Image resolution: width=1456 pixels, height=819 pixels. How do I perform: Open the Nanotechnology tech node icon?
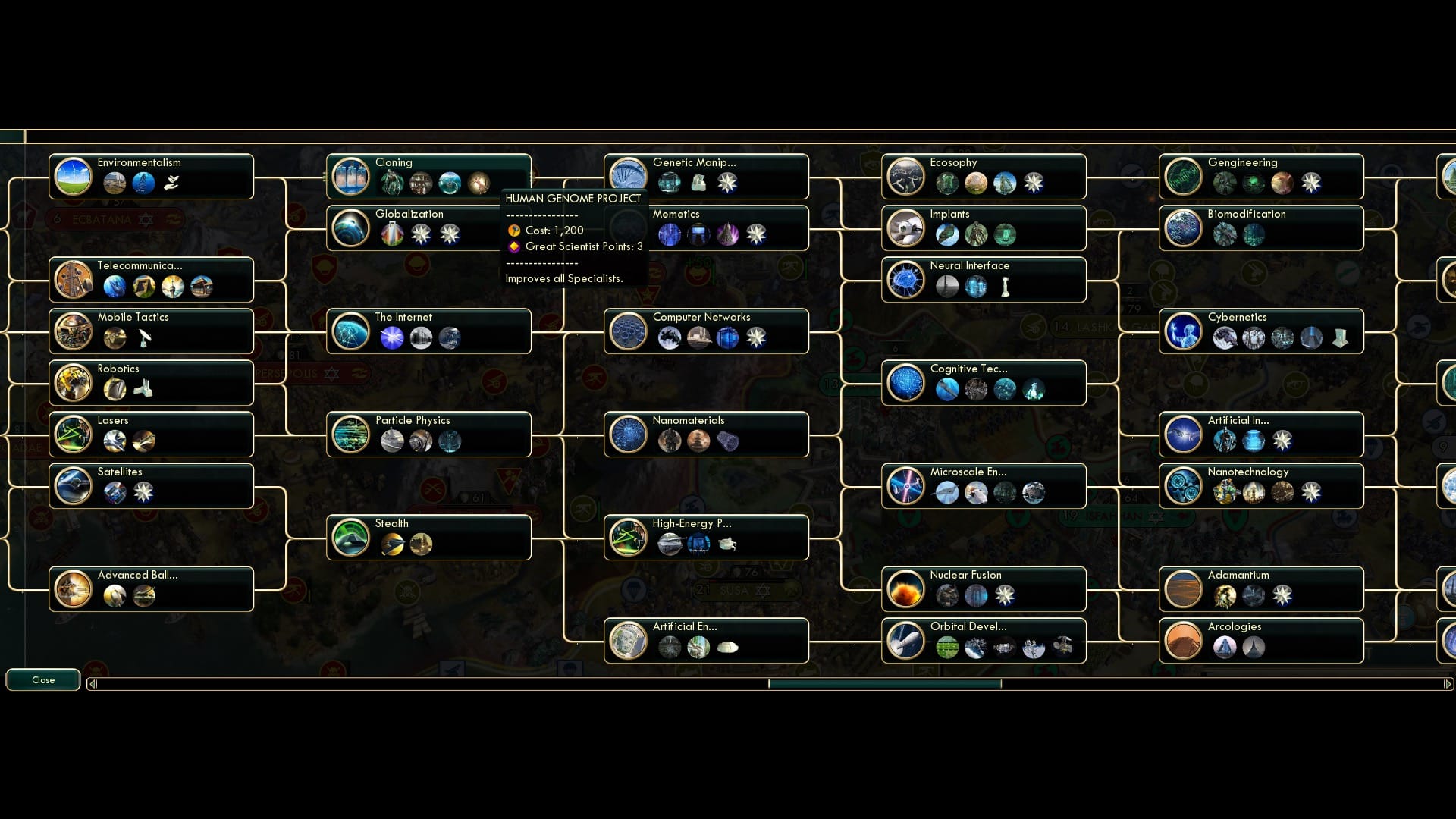click(1185, 485)
